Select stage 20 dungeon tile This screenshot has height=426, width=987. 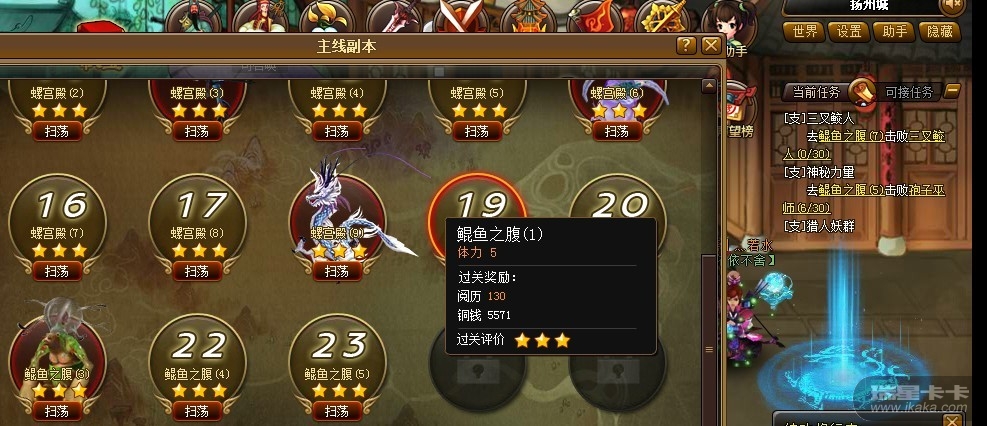pos(617,203)
